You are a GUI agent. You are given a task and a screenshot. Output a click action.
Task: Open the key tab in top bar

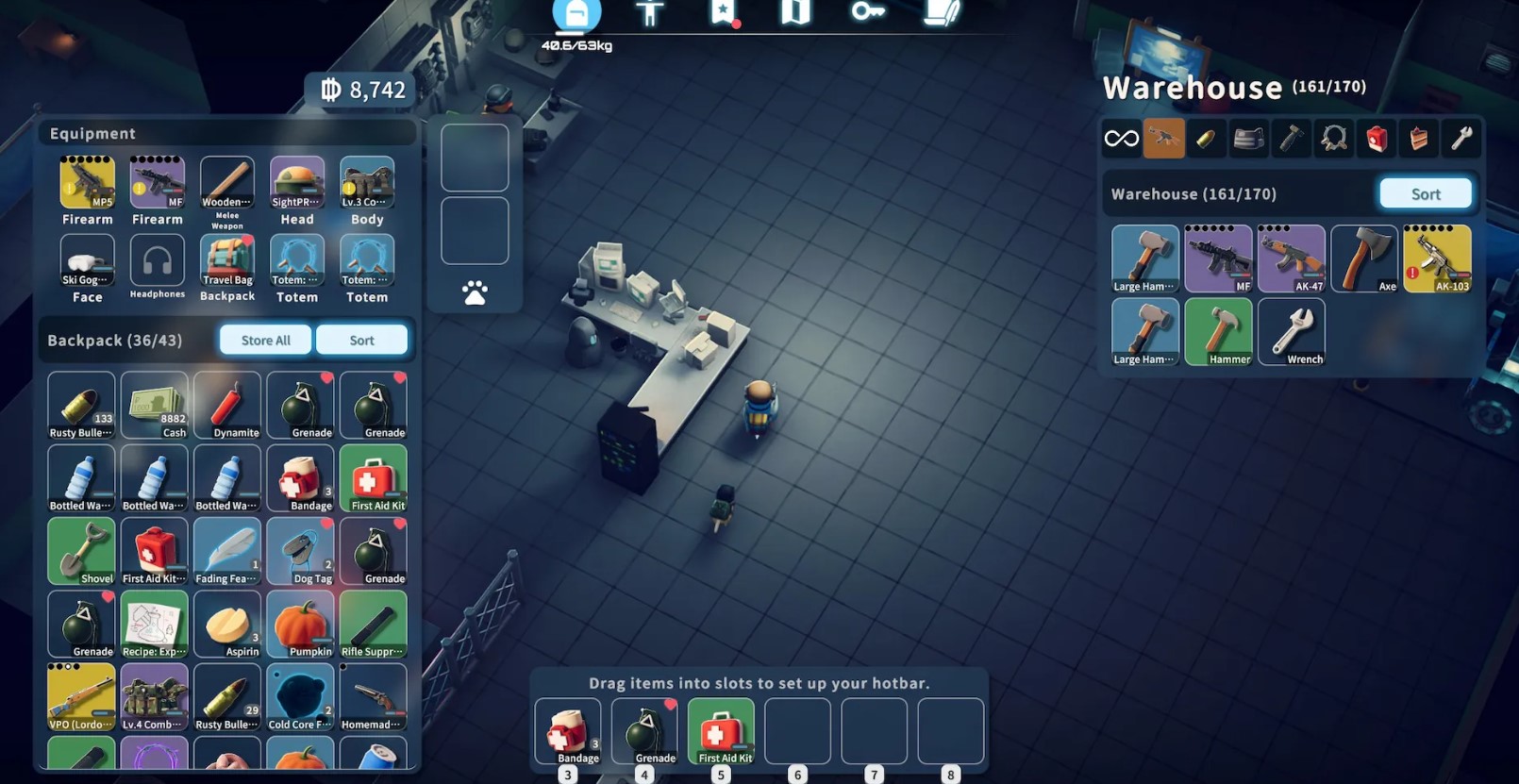coord(867,12)
